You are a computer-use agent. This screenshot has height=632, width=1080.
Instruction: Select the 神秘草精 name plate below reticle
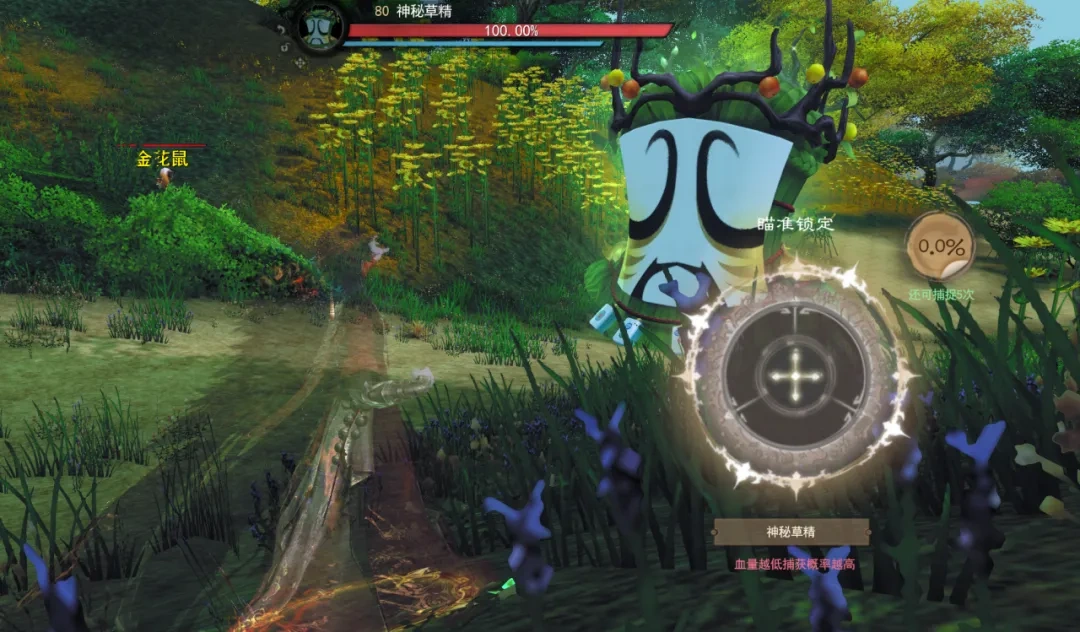[790, 532]
